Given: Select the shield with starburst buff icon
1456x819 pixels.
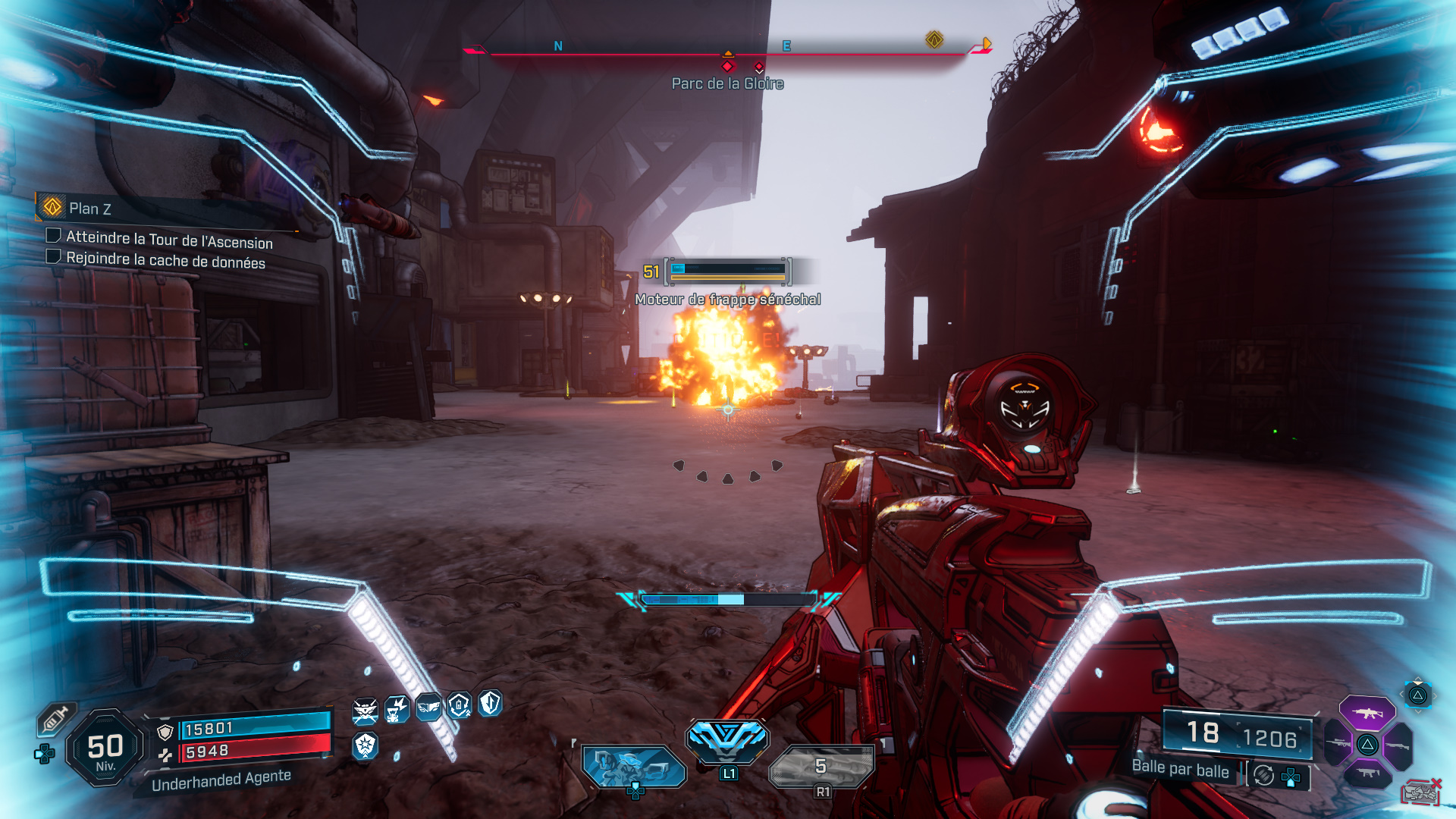Looking at the screenshot, I should (x=366, y=745).
